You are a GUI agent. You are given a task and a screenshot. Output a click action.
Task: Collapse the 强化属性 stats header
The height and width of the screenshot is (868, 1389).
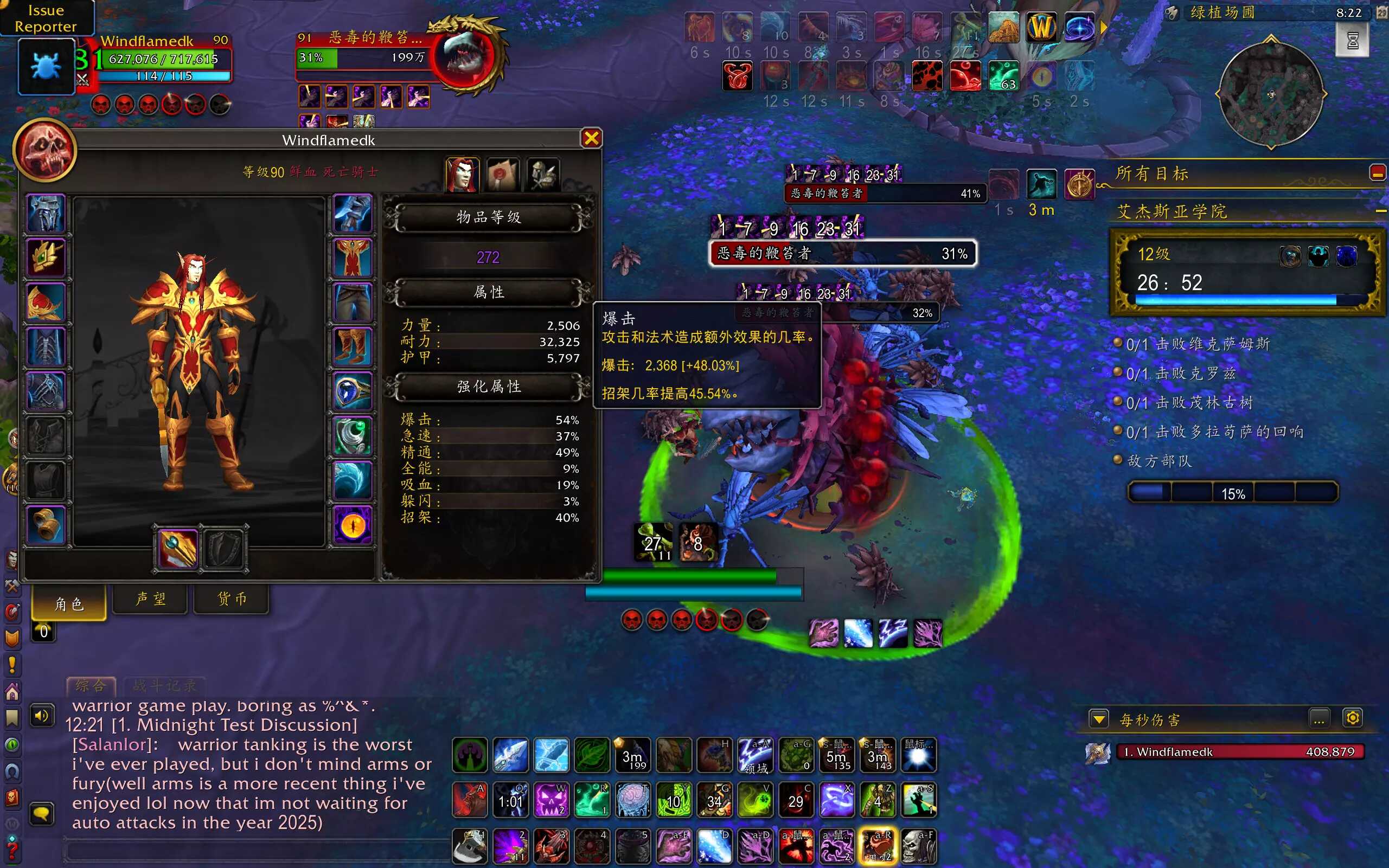tap(489, 387)
